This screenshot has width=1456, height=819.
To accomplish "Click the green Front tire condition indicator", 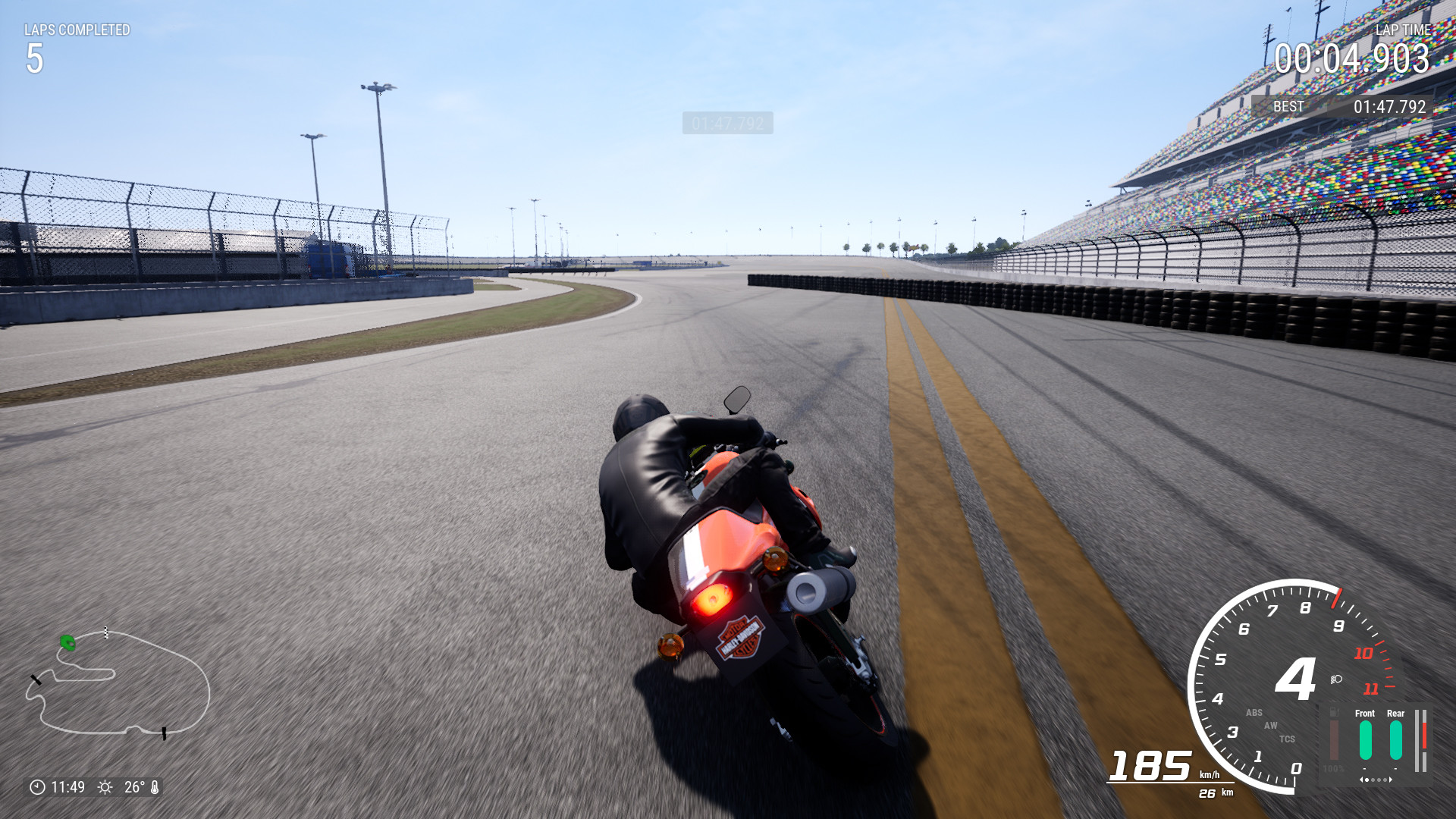I will click(1365, 739).
